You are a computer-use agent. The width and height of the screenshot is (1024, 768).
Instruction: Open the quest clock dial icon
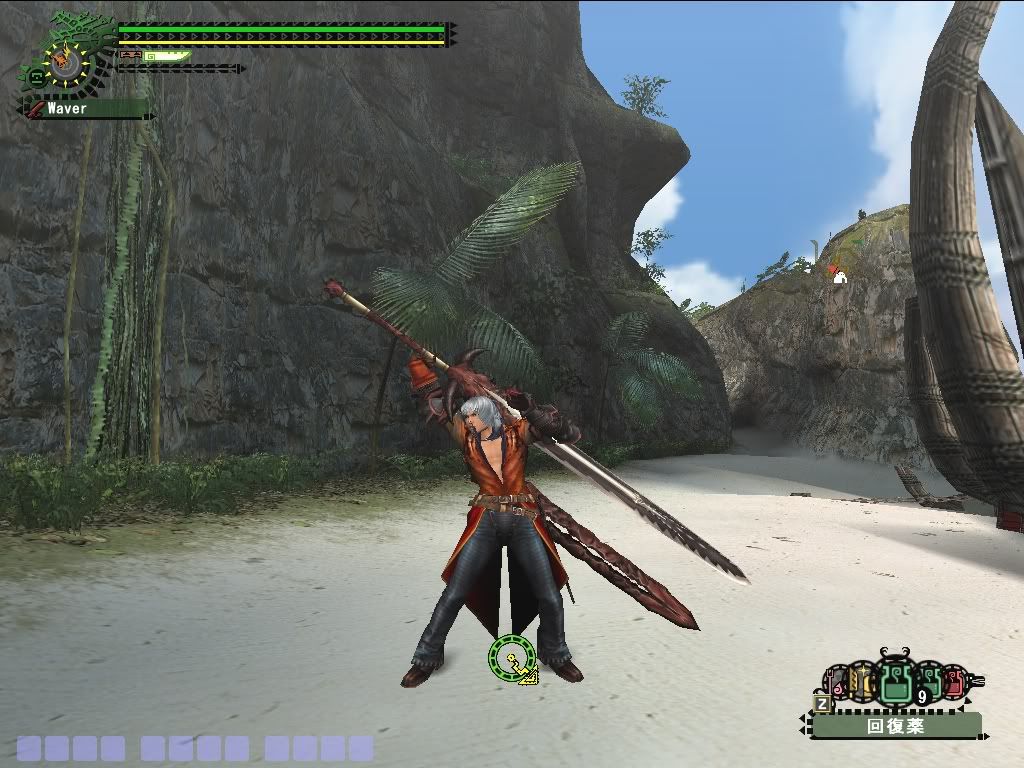pyautogui.click(x=66, y=66)
